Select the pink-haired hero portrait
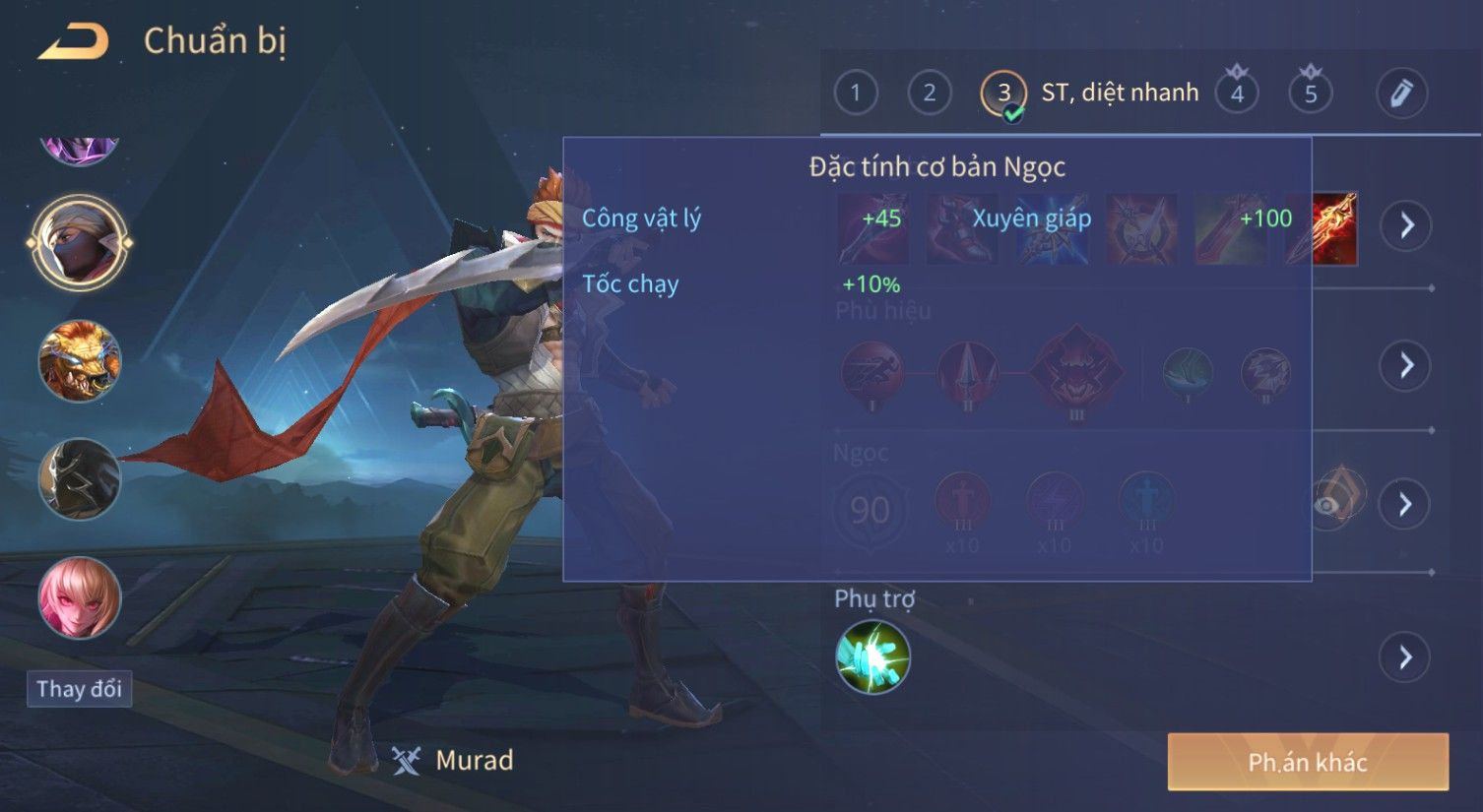1483x812 pixels. click(80, 597)
